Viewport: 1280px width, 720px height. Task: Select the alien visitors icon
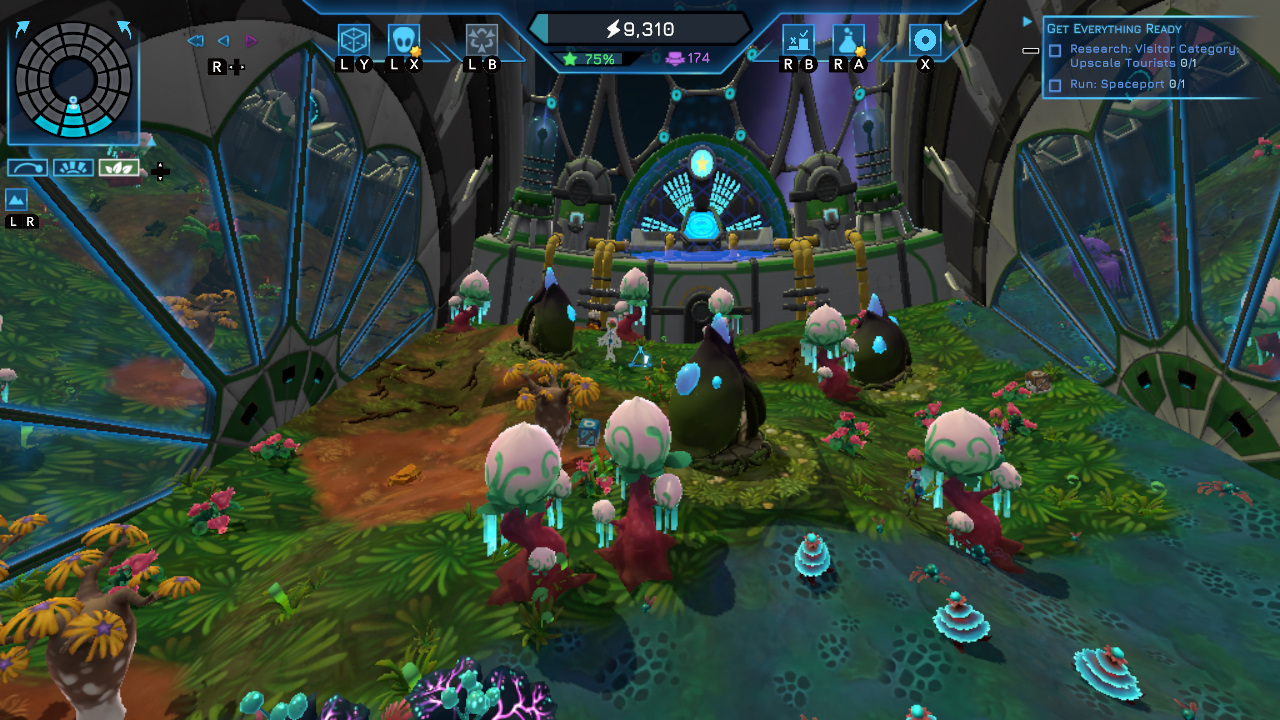[x=402, y=42]
